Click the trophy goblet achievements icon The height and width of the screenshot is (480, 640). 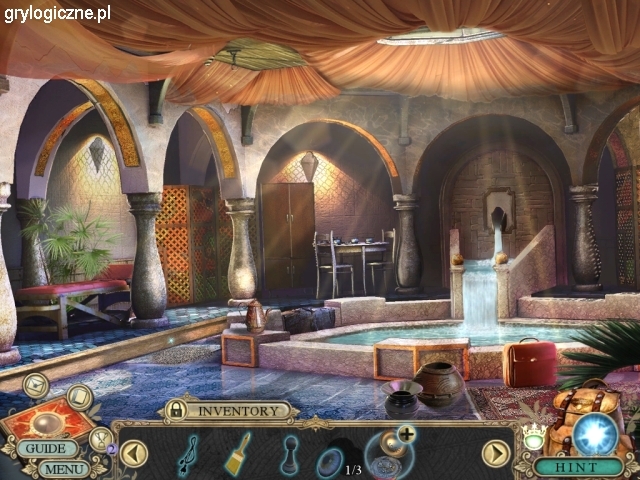pos(100,438)
